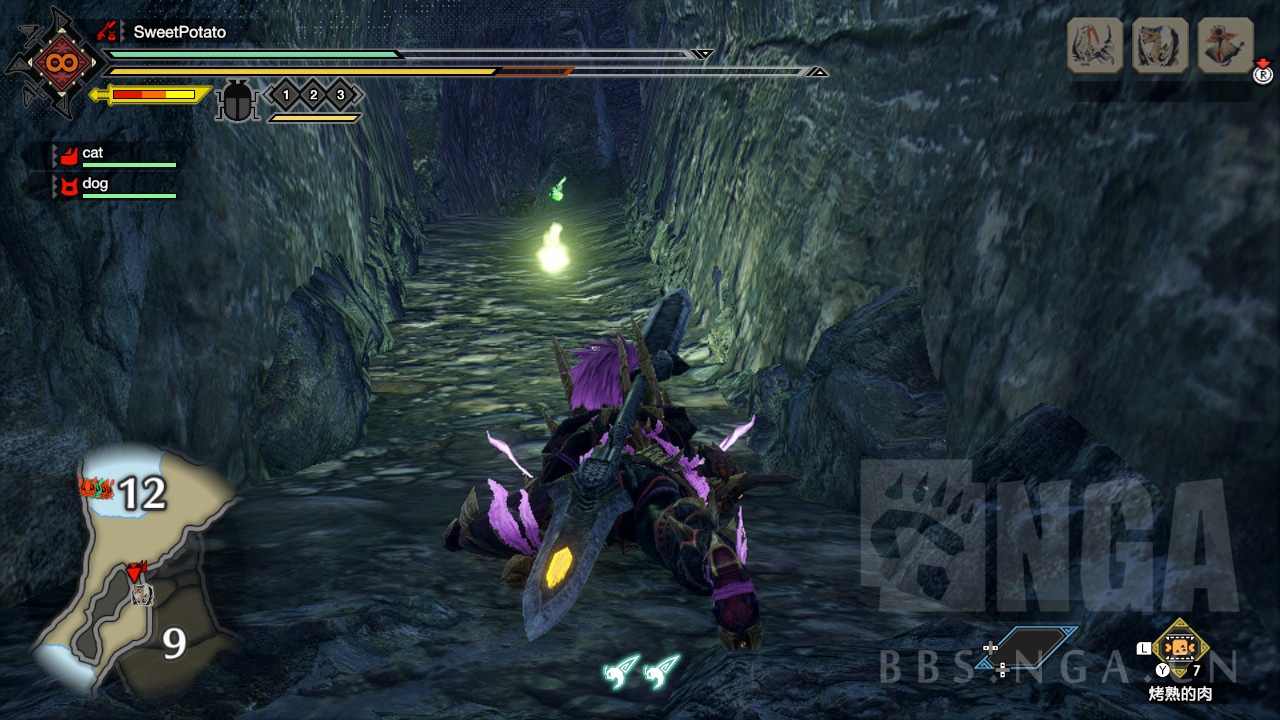Select the cooked meat item slot

[1181, 648]
